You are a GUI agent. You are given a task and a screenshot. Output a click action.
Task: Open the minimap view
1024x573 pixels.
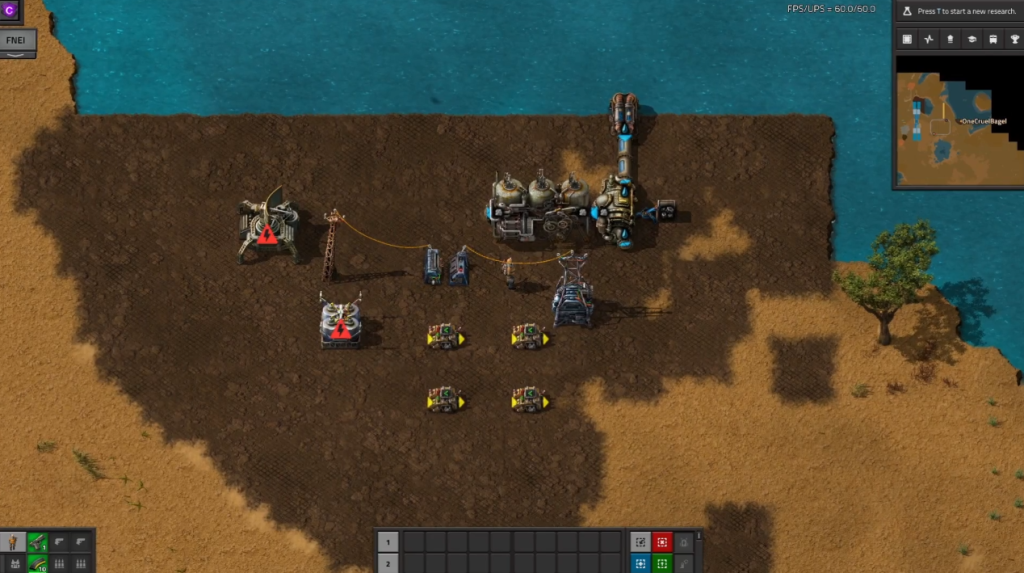click(x=907, y=39)
